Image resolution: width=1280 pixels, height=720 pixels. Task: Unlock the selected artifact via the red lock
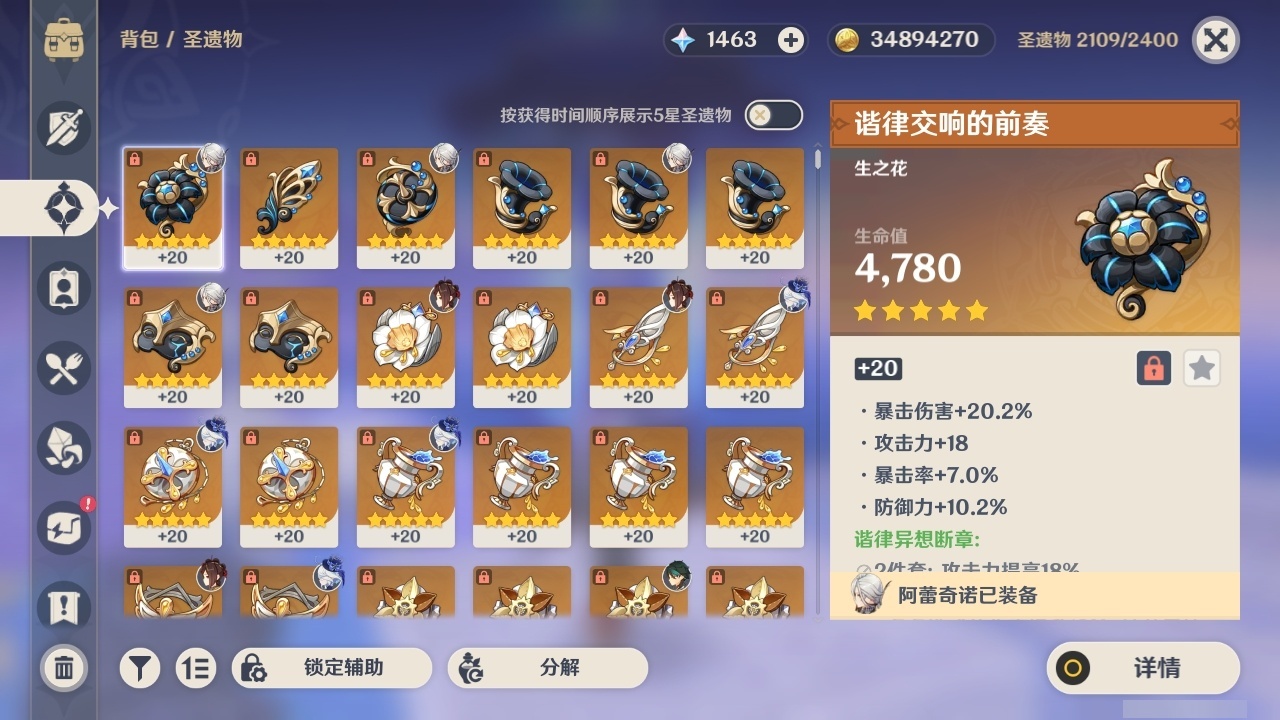coord(1153,368)
